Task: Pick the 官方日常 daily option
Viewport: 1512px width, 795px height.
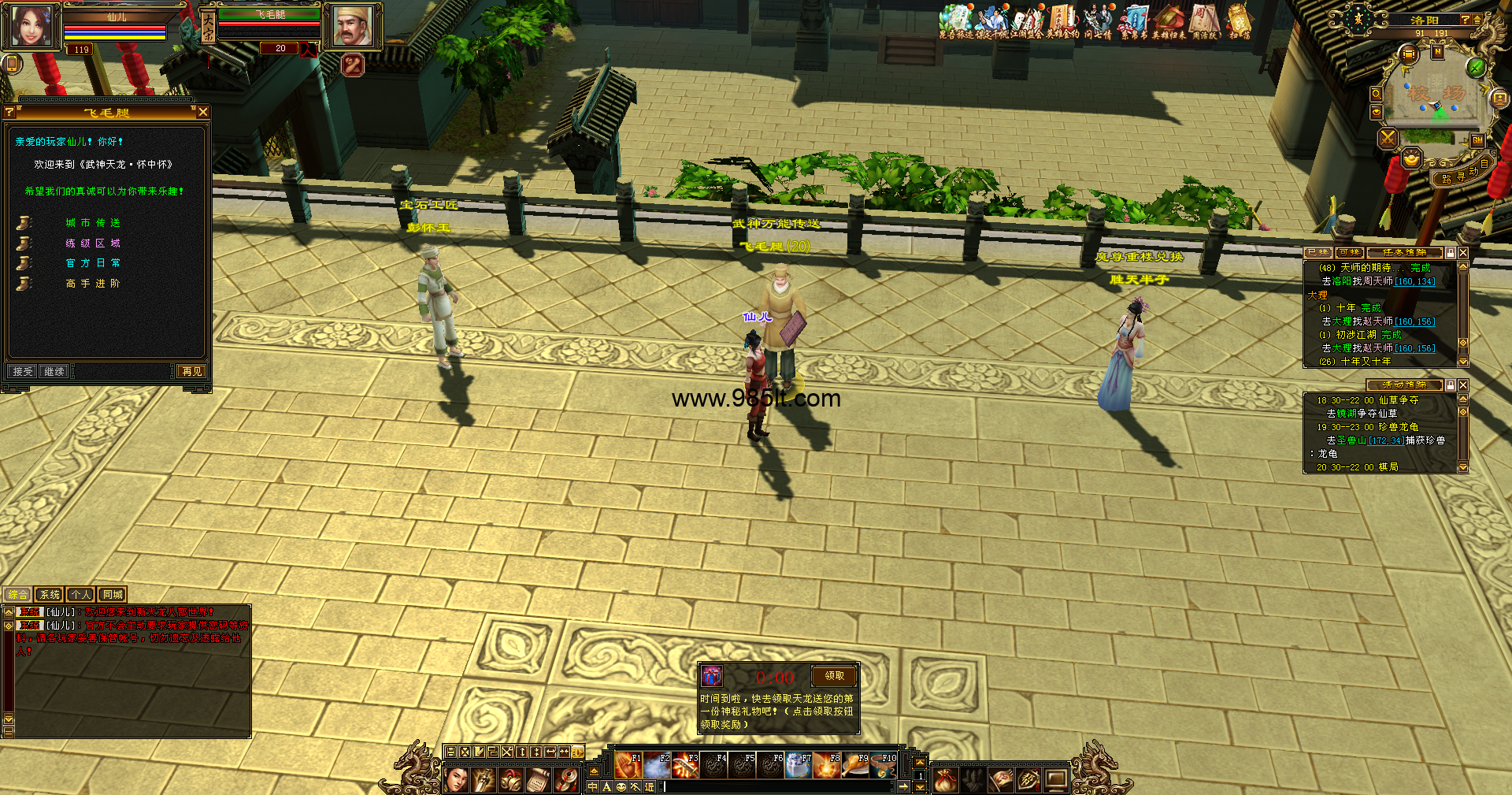Action: pos(93,263)
